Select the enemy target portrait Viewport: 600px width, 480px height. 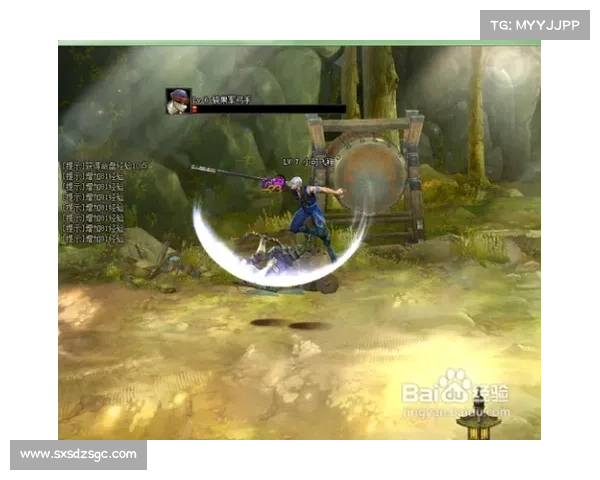(178, 101)
